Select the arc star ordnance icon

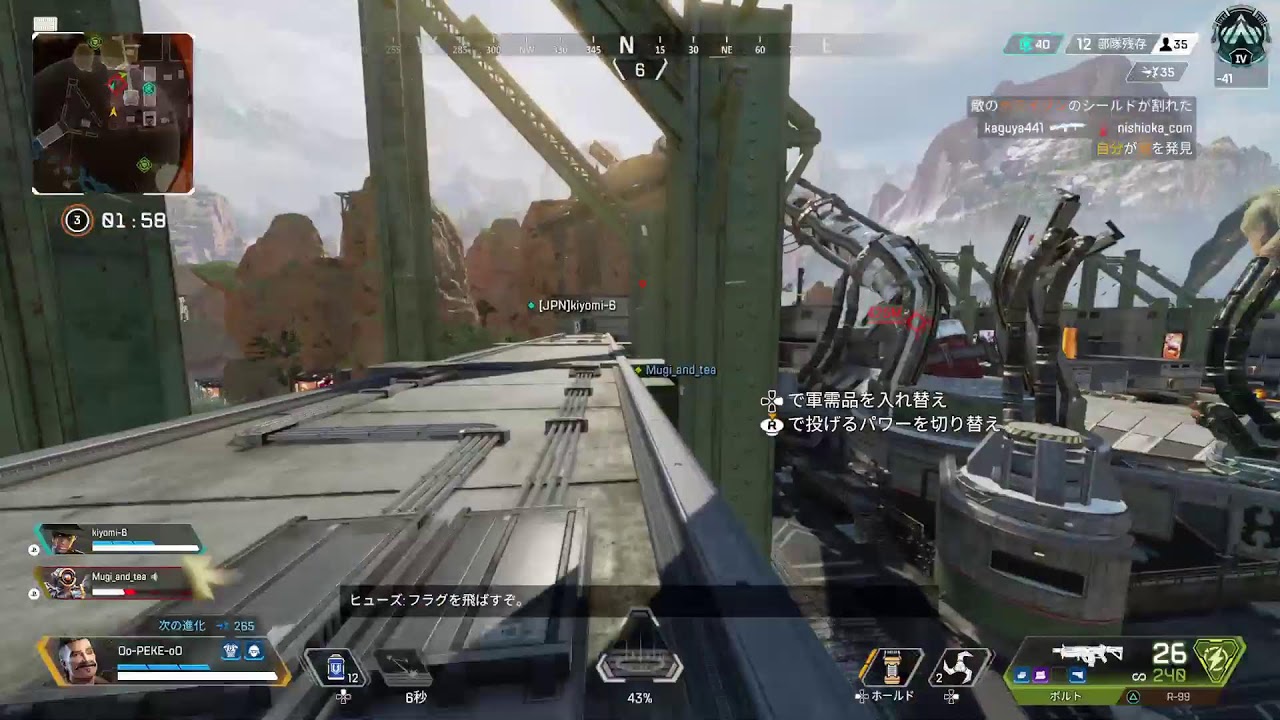959,667
